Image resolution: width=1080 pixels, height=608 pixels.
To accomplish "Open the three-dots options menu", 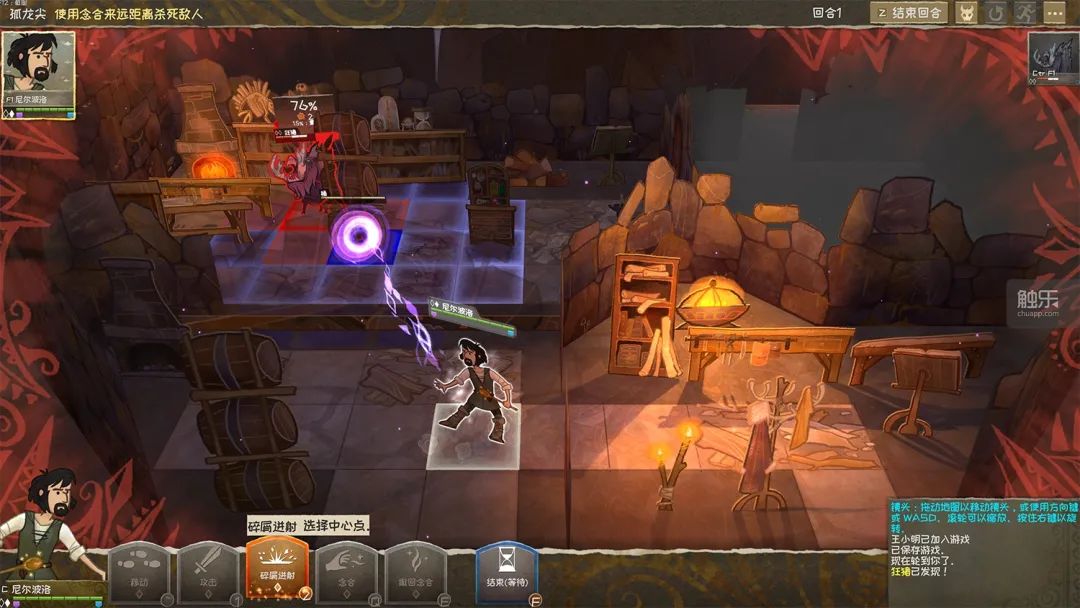I will coord(1054,13).
